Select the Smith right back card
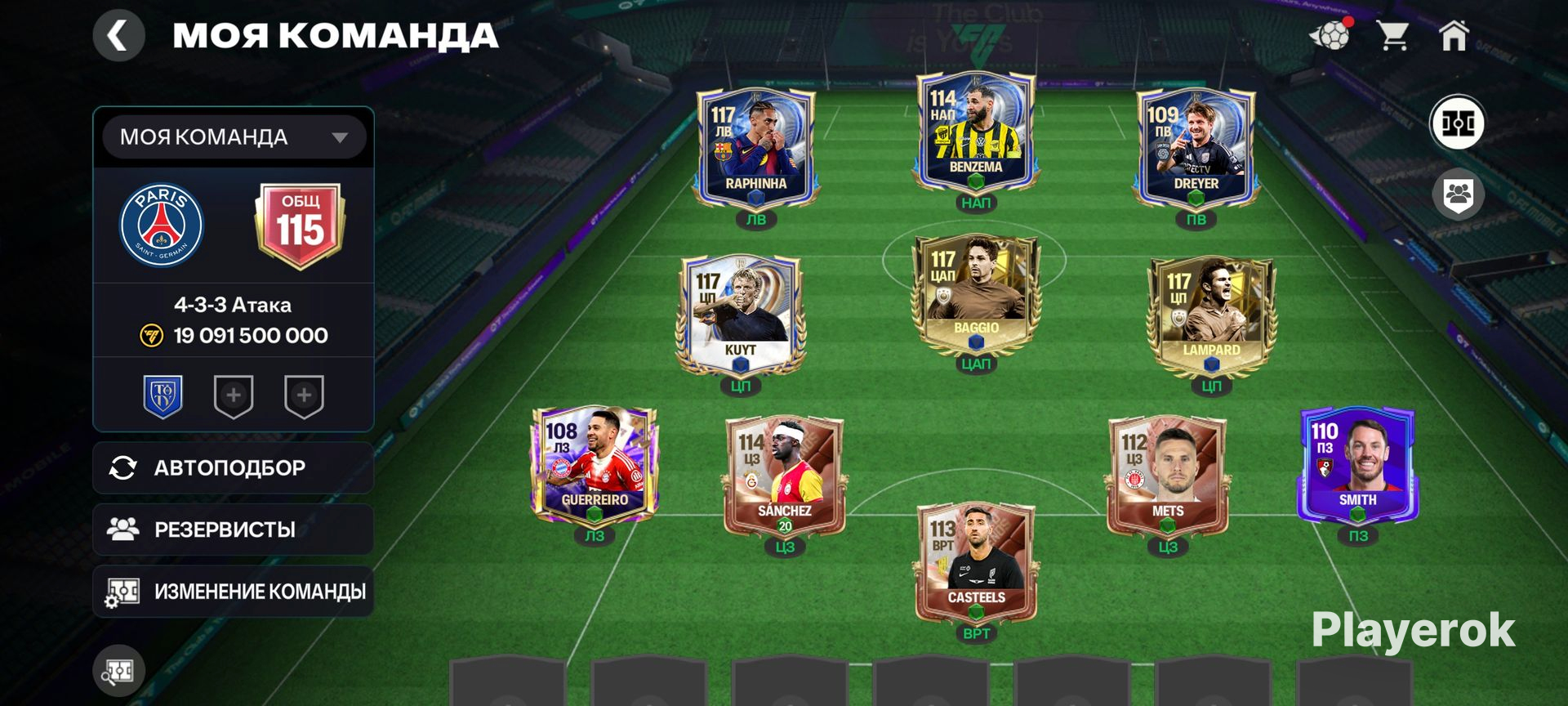This screenshot has width=1568, height=706. pos(1357,466)
